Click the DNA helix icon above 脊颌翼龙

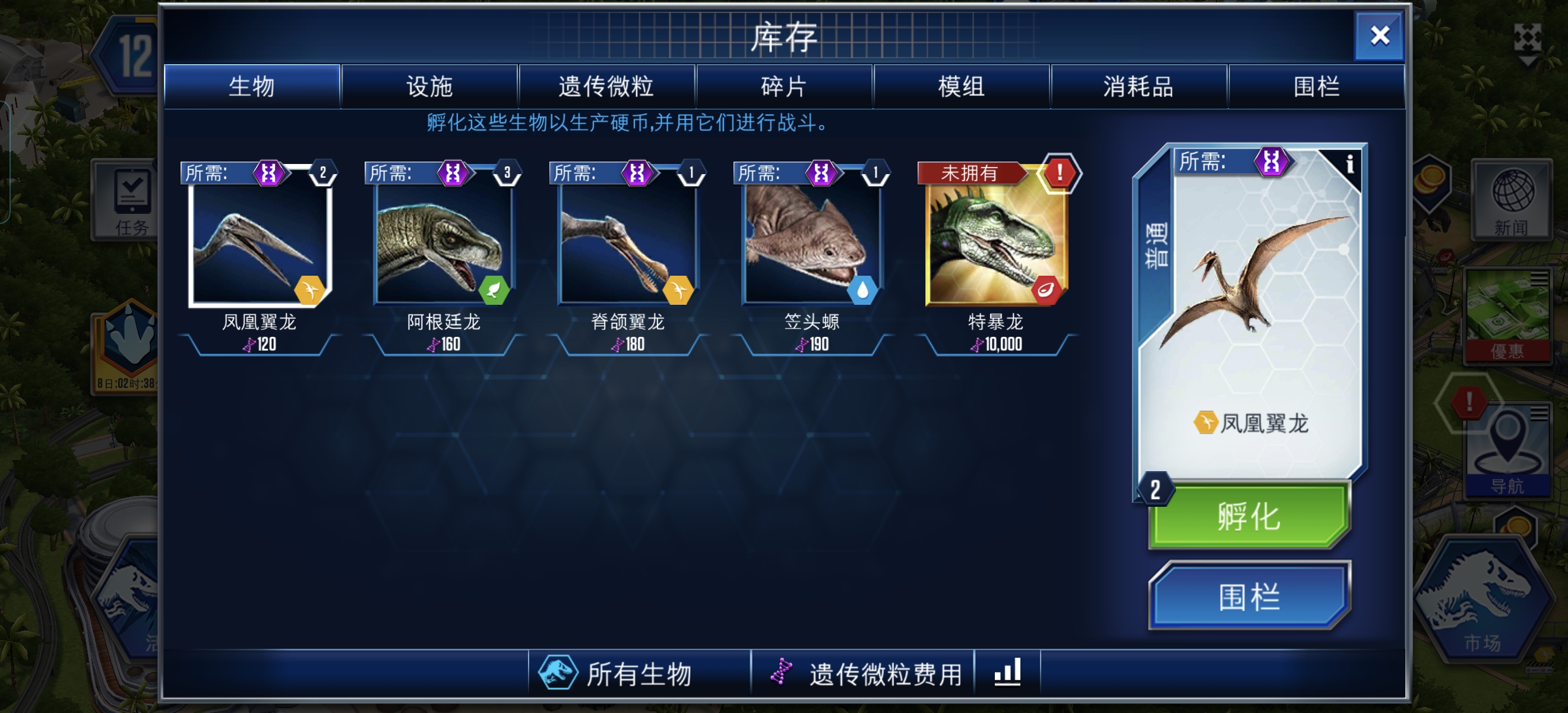click(636, 173)
